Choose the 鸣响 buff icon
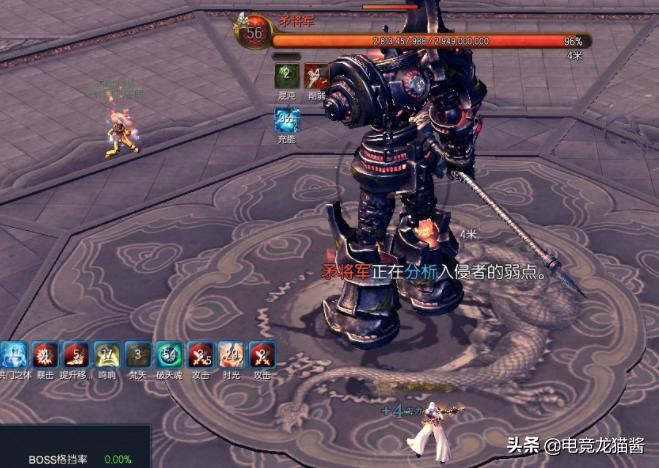 coord(106,355)
